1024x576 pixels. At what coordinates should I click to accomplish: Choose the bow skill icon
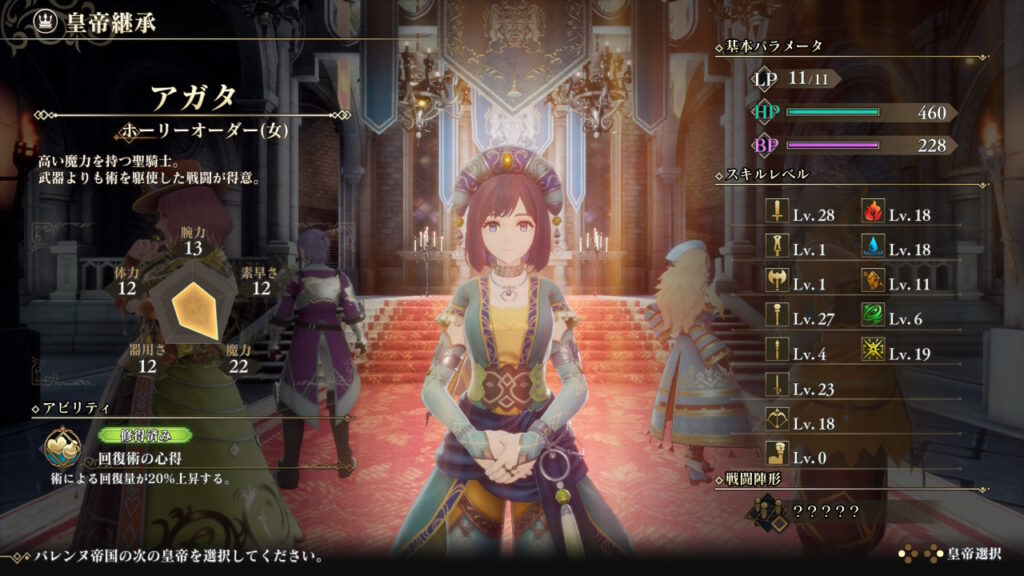(x=777, y=419)
